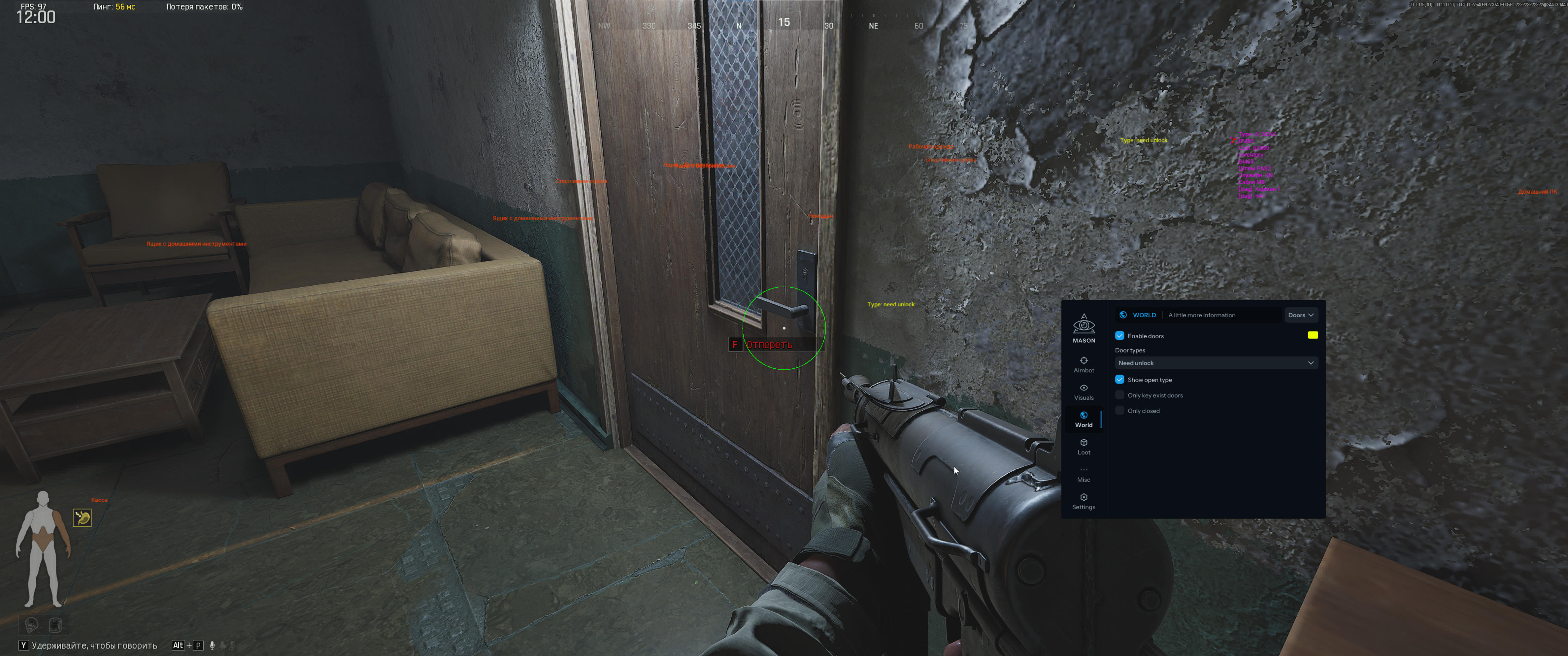Check the Only closed option
Viewport: 1568px width, 656px height.
(1119, 410)
